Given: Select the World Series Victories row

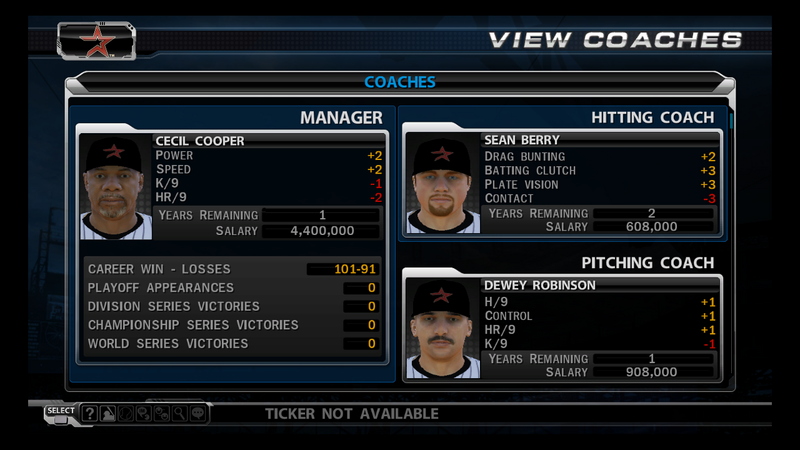Looking at the screenshot, I should (x=232, y=344).
